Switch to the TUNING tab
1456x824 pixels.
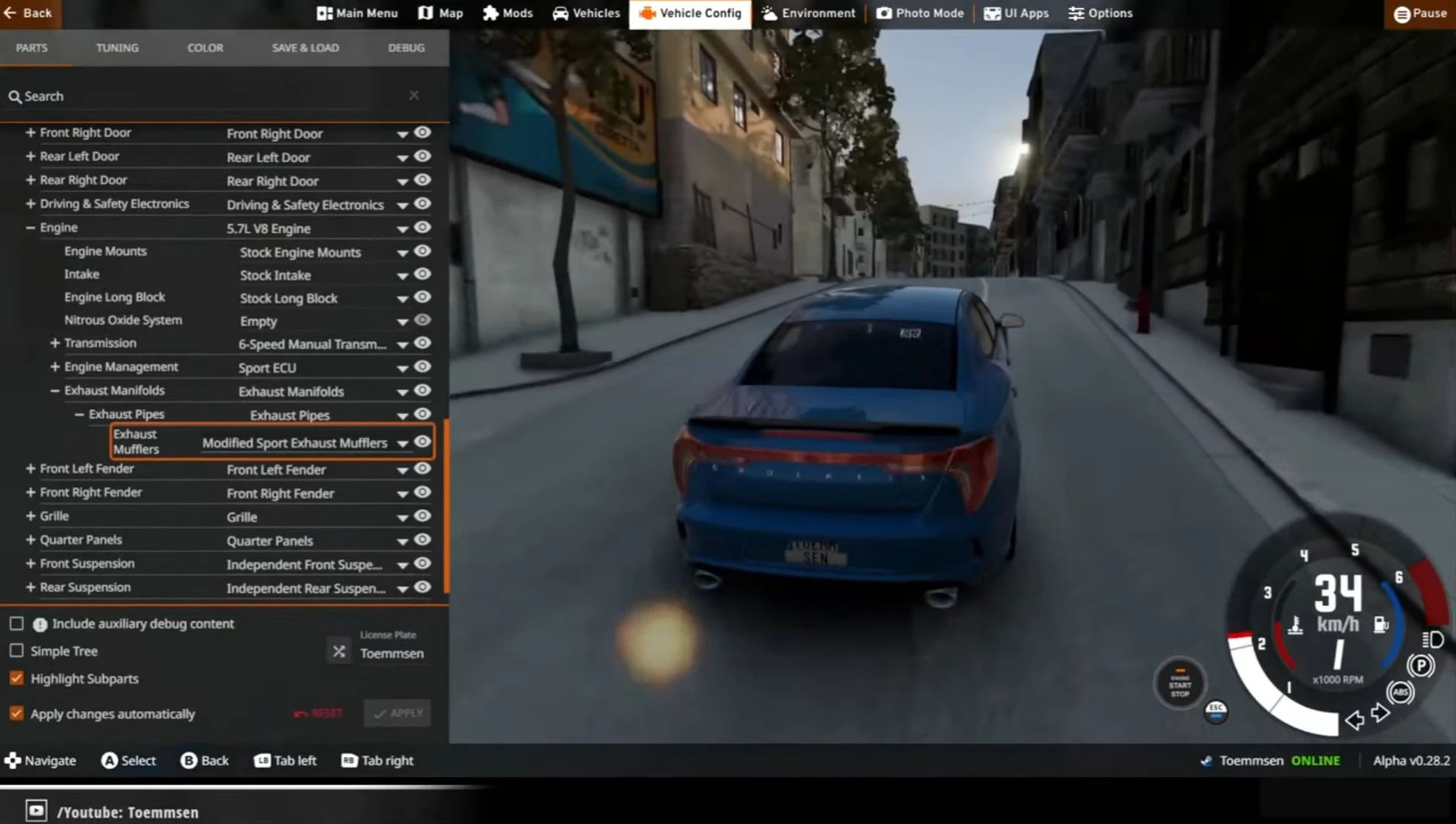point(117,47)
